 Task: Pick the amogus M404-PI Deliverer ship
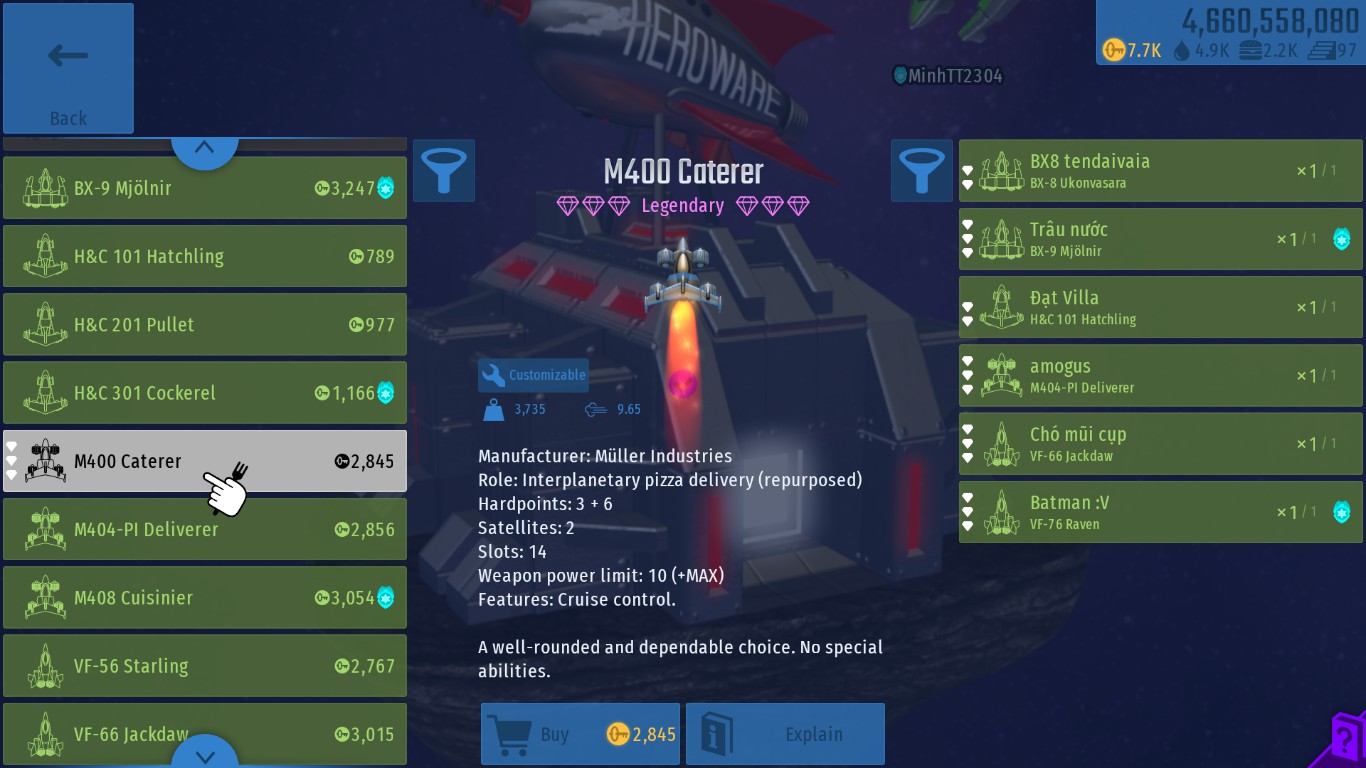pyautogui.click(x=1160, y=376)
